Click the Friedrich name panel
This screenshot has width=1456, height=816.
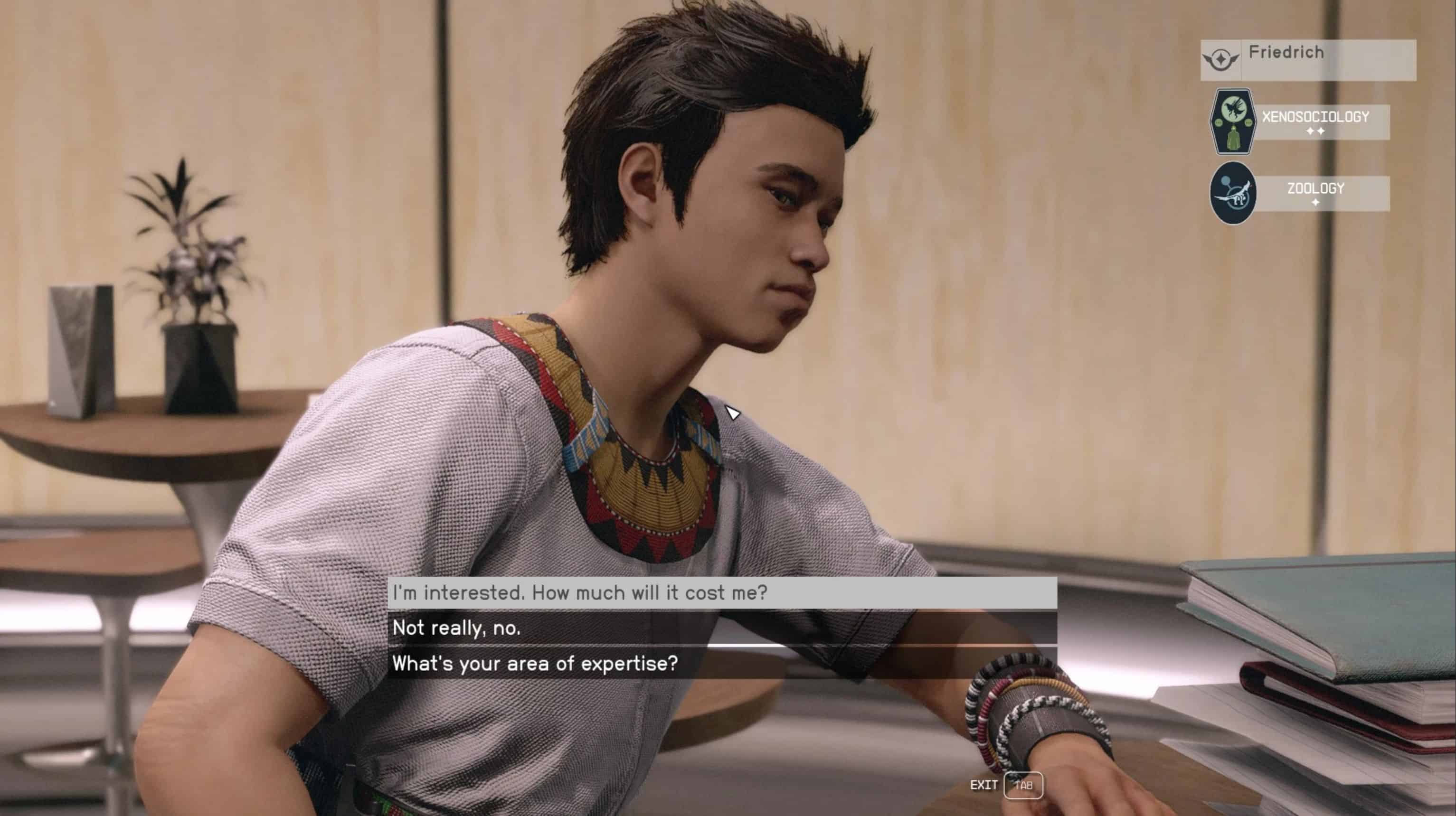tap(1307, 59)
